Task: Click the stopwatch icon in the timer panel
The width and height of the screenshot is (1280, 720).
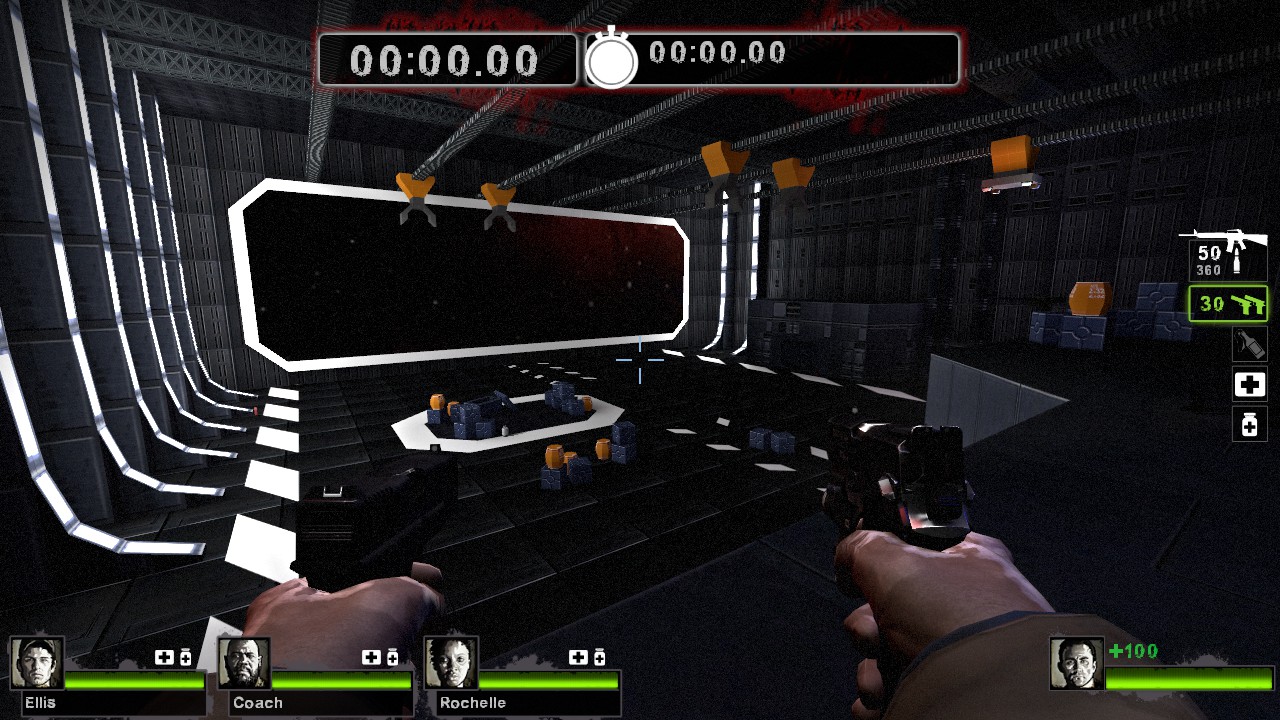Action: pos(611,60)
